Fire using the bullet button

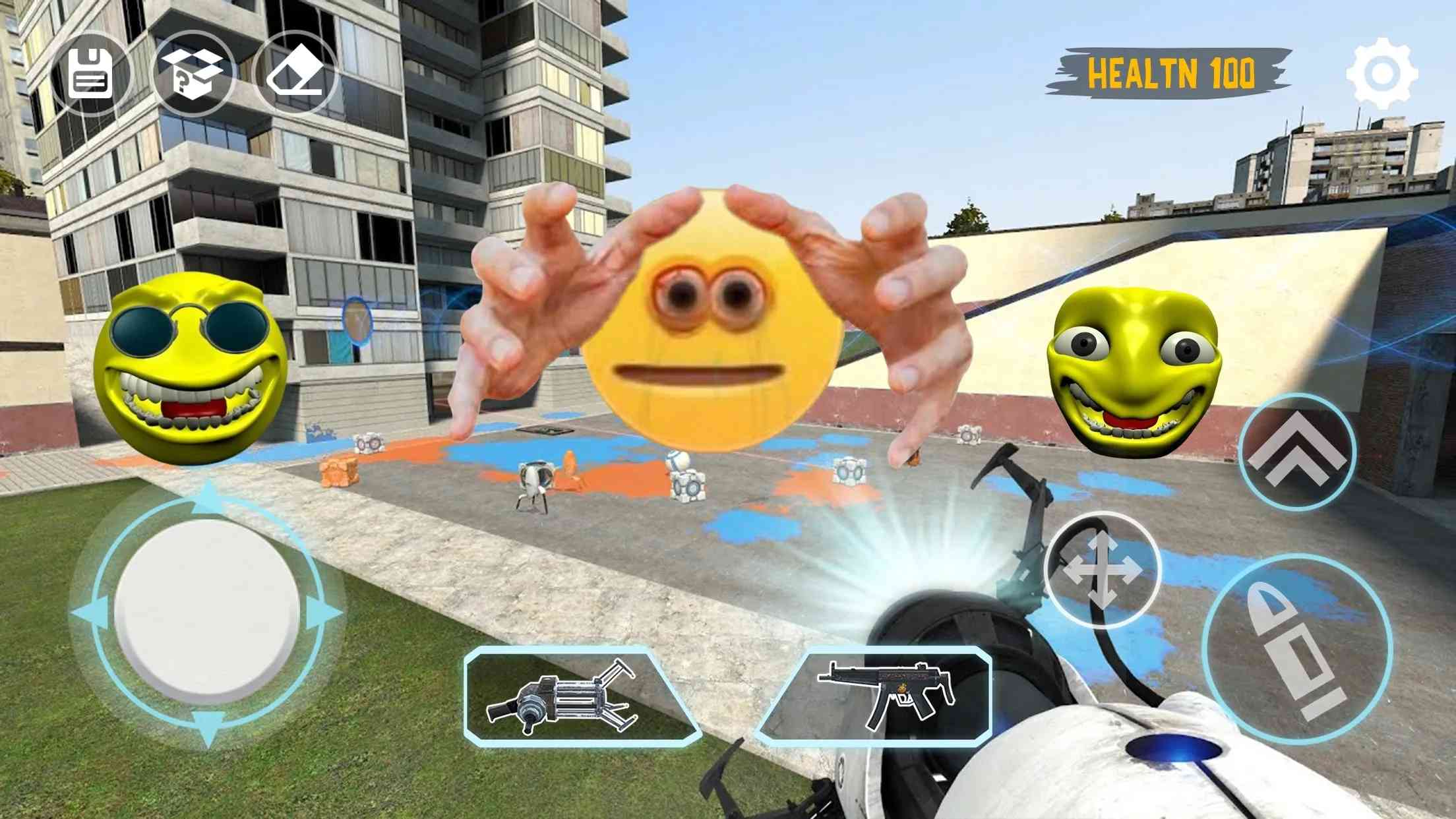1297,650
